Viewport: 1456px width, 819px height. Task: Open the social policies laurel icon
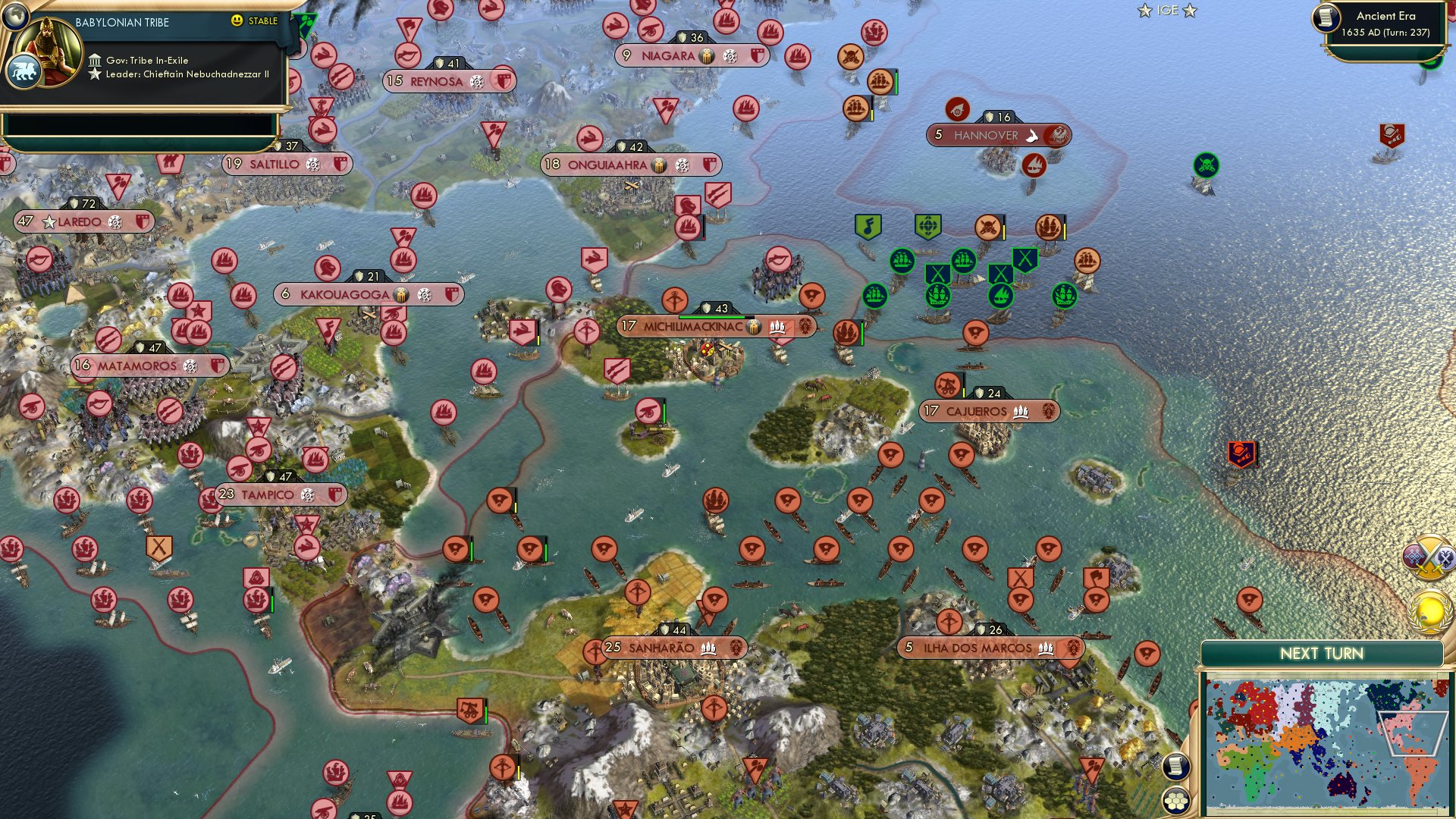[1429, 607]
